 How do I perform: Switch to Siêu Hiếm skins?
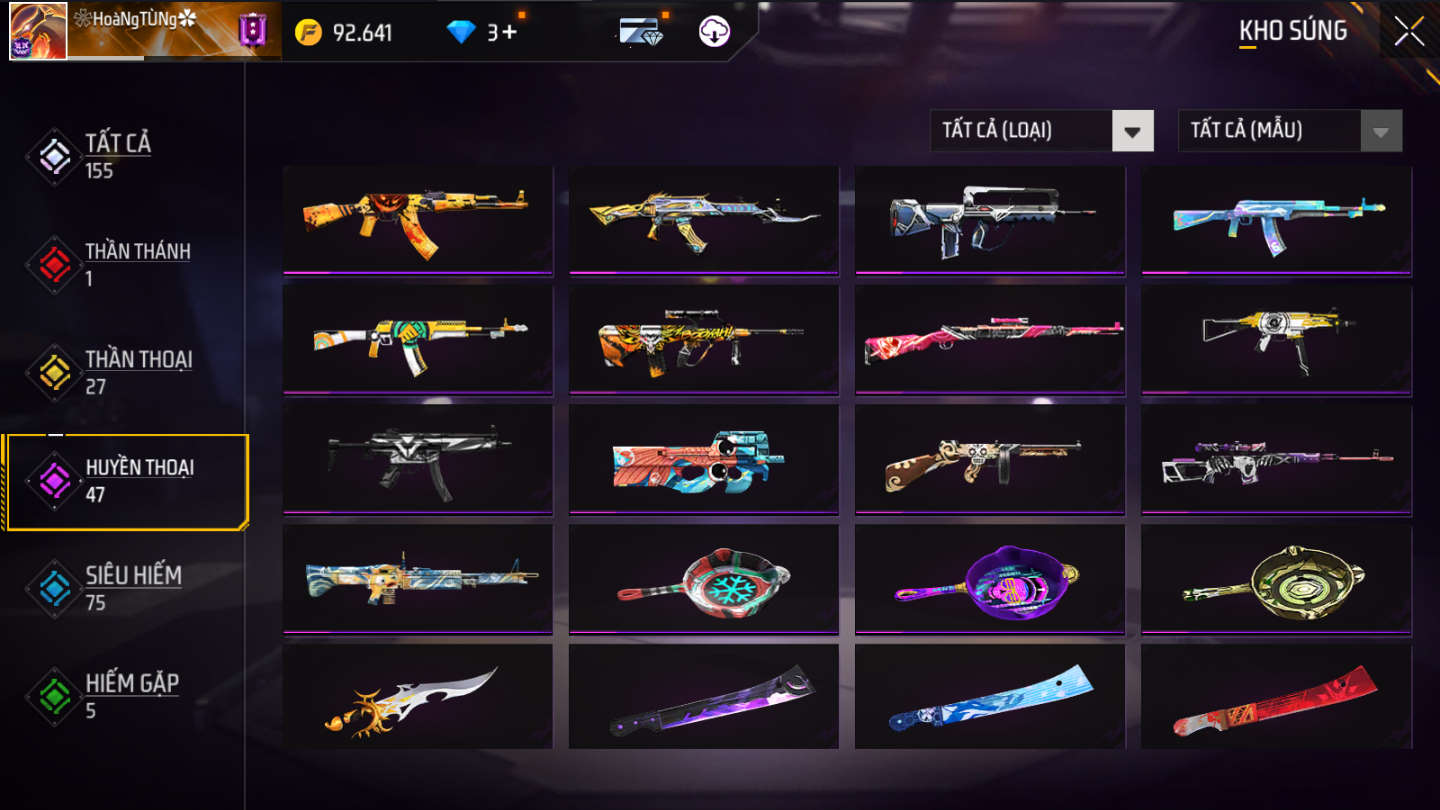click(x=132, y=588)
